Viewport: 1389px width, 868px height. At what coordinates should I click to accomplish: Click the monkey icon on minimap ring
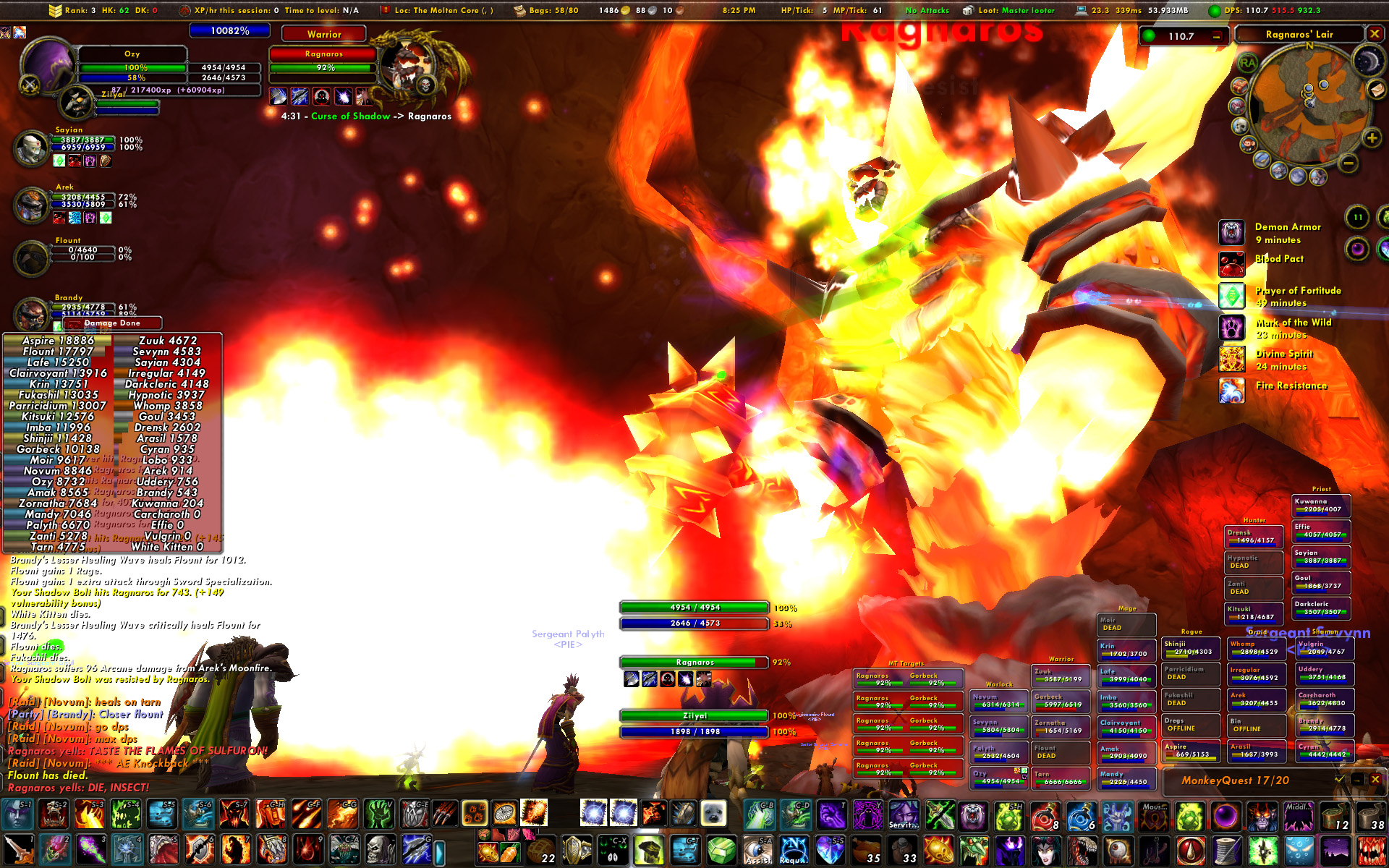(x=1249, y=144)
